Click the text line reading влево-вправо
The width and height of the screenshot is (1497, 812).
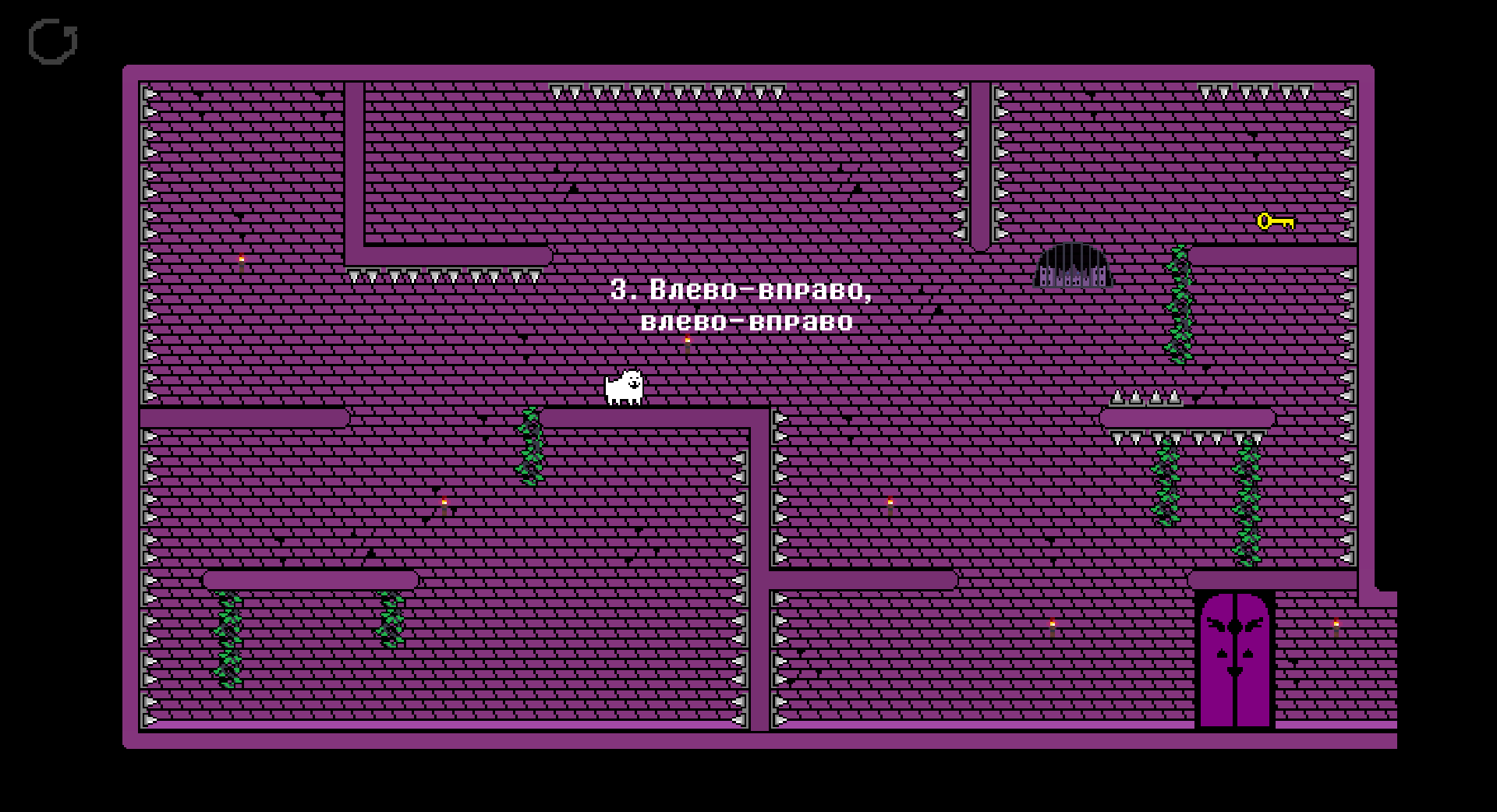748,321
